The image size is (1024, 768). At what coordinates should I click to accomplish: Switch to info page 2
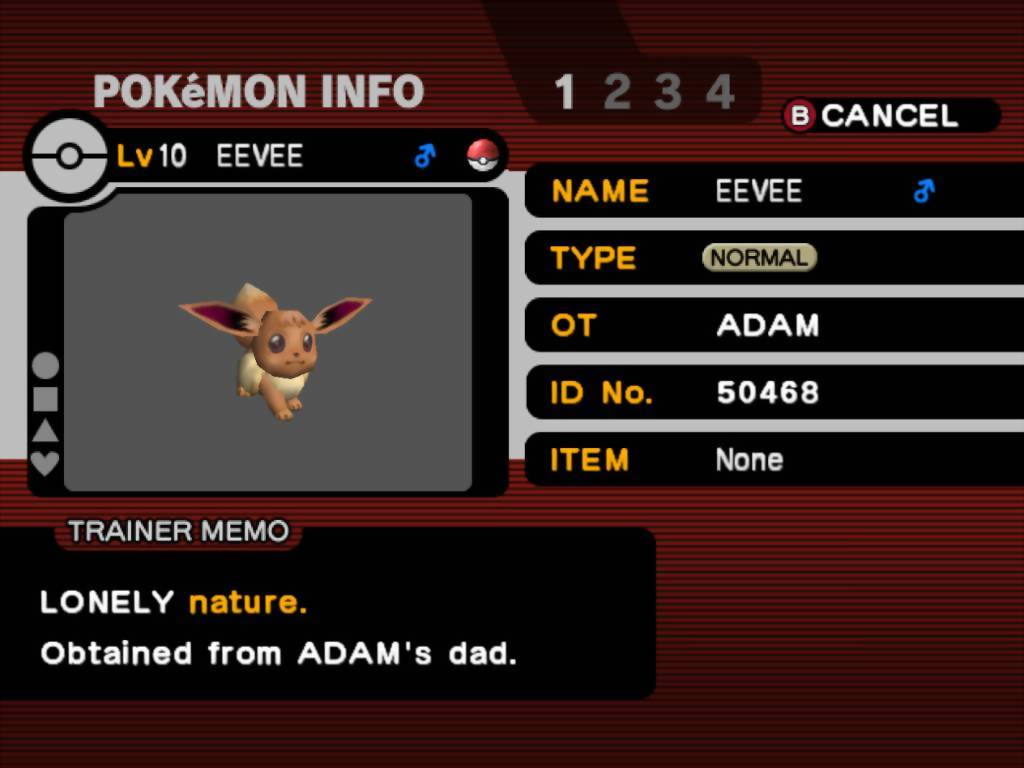click(x=617, y=93)
